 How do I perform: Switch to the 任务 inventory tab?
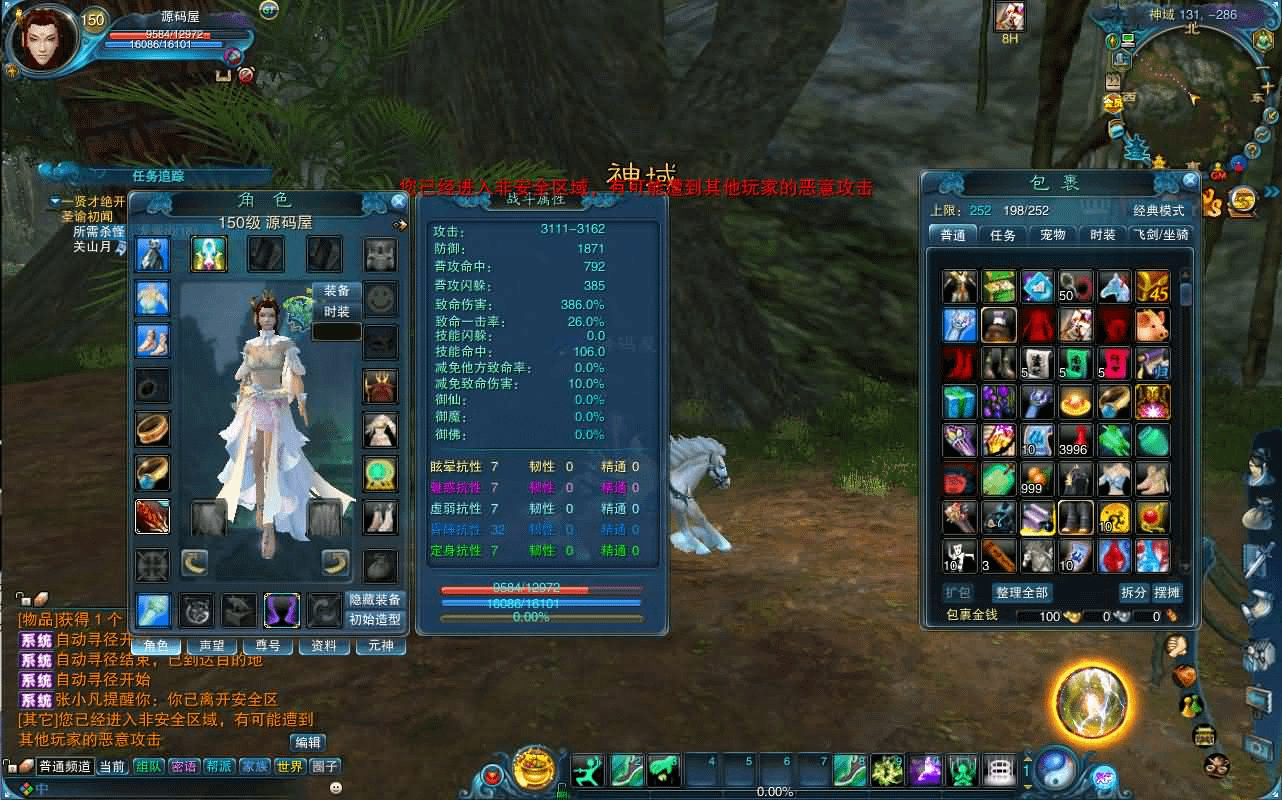tap(1002, 235)
